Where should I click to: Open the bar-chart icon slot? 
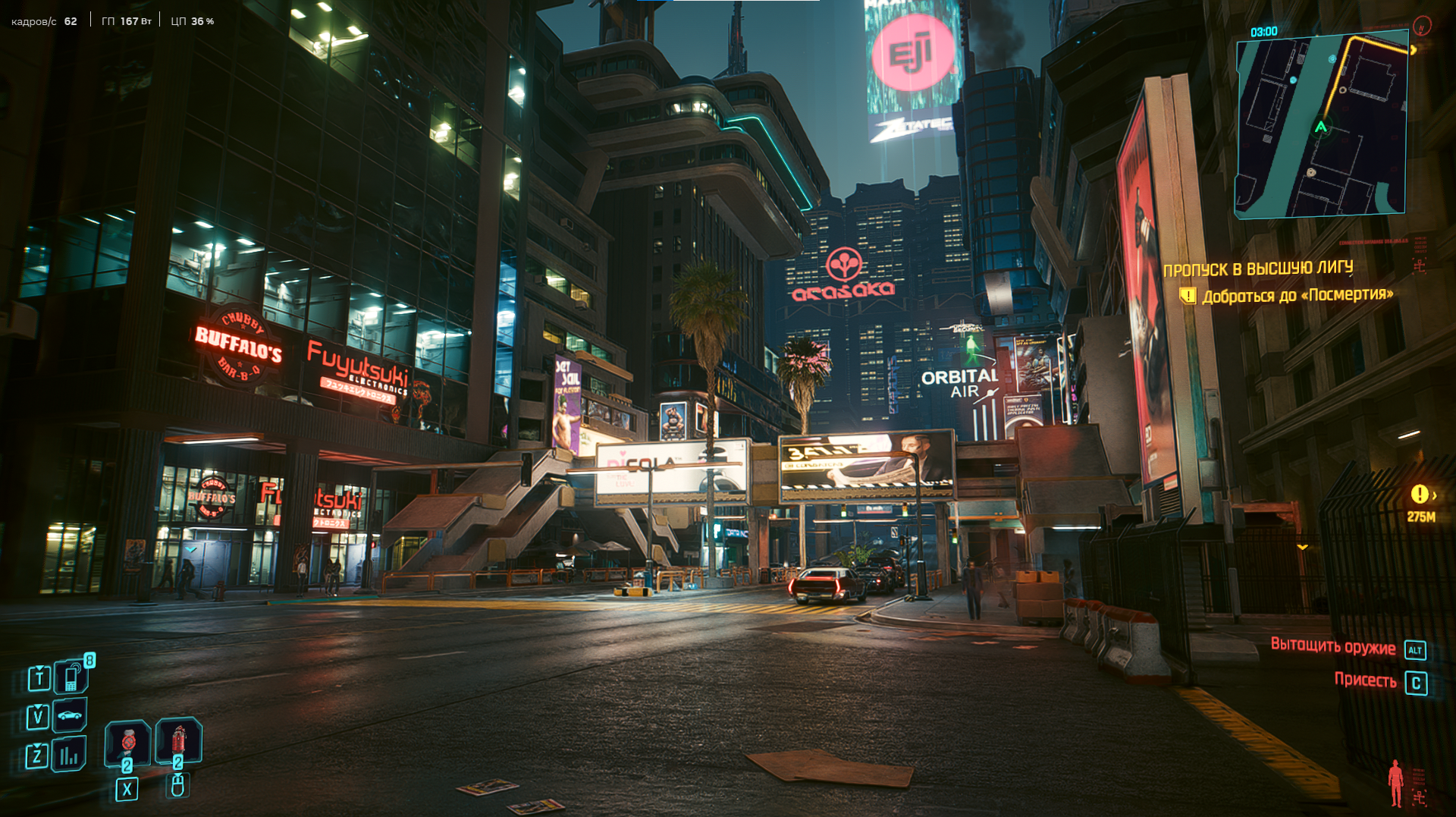69,755
